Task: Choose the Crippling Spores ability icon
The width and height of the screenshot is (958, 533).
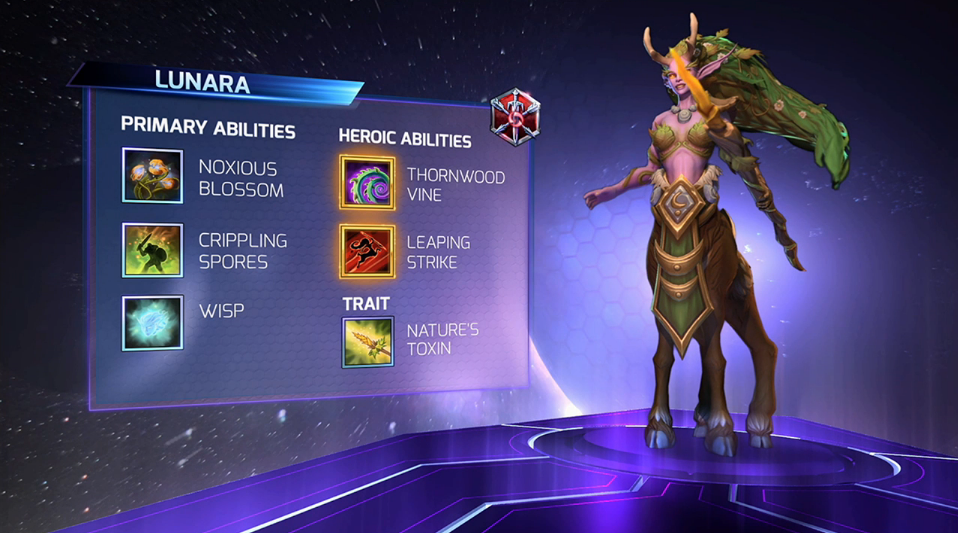Action: (x=152, y=250)
